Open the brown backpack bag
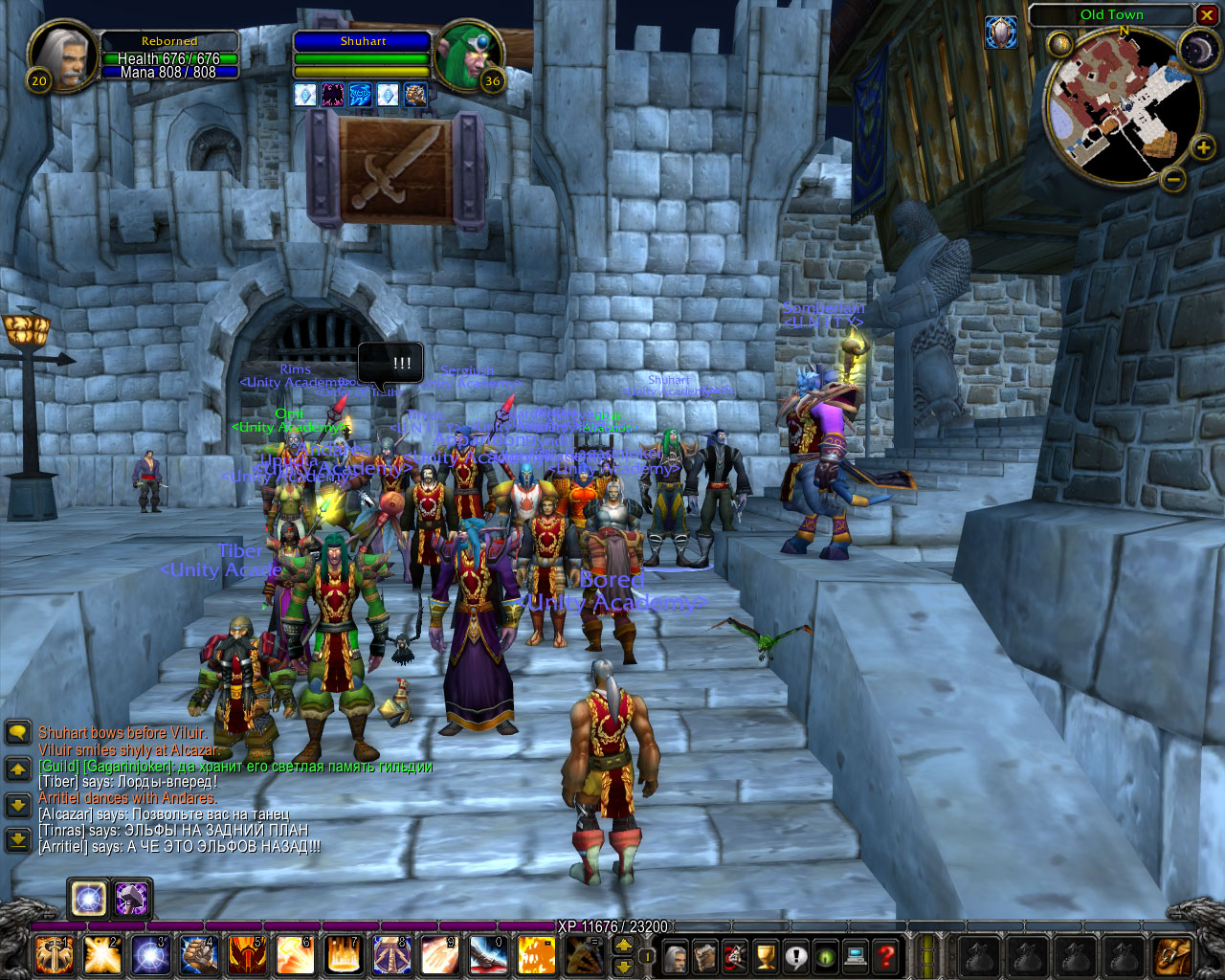Screen dimensions: 1225x980 [x=1172, y=955]
